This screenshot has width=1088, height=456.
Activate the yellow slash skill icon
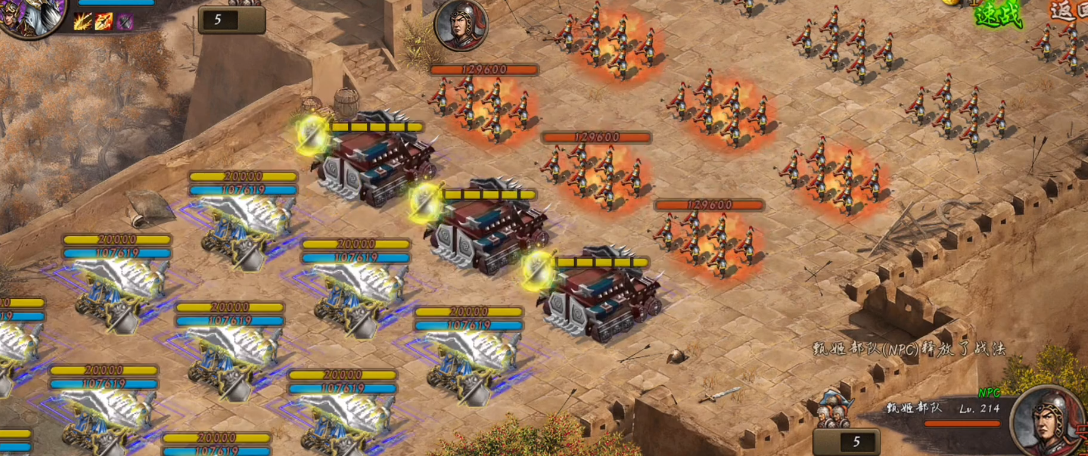pos(82,22)
